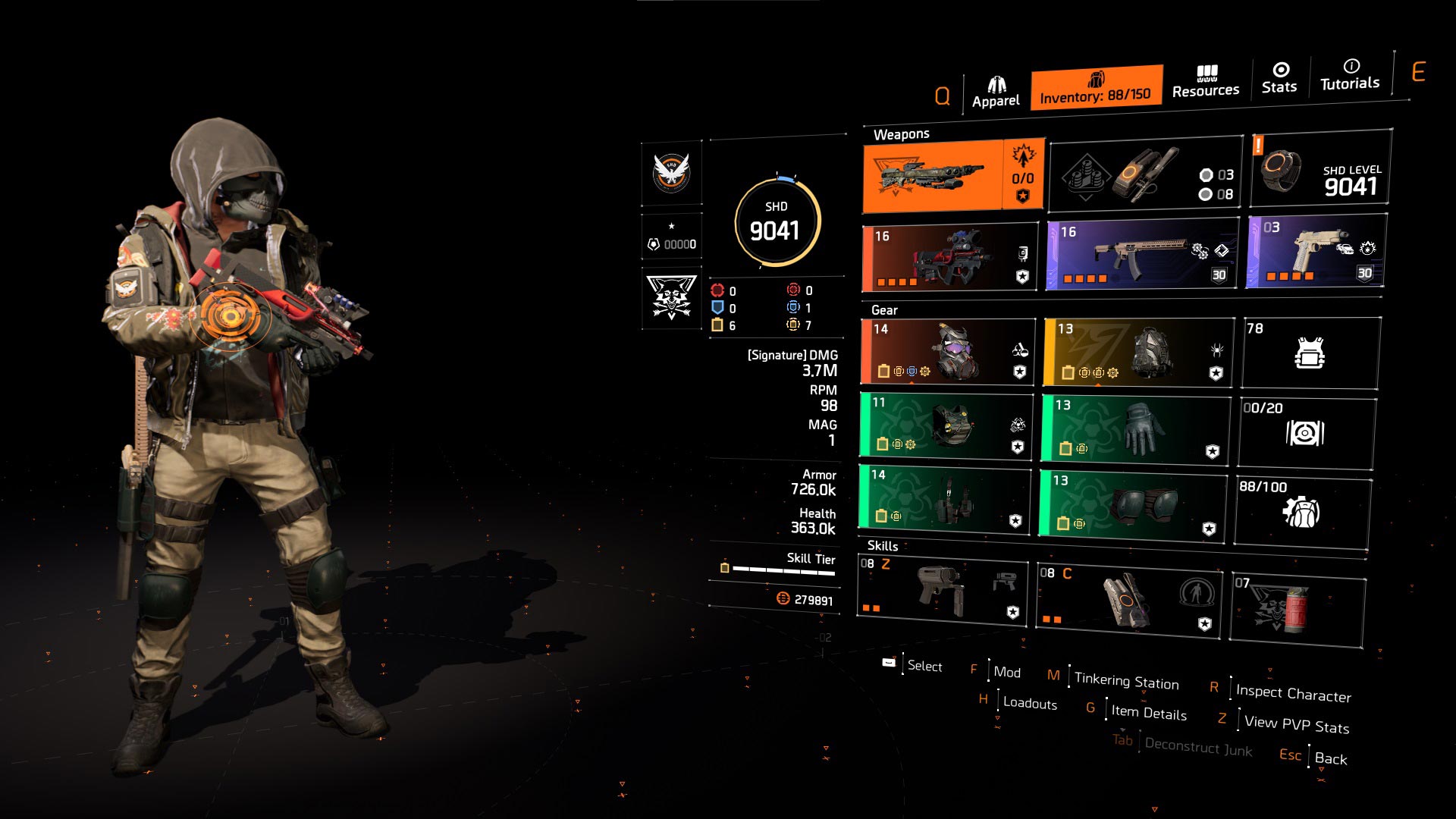Viewport: 1456px width, 819px height.
Task: Open the kneepads gear slot
Action: [1132, 504]
